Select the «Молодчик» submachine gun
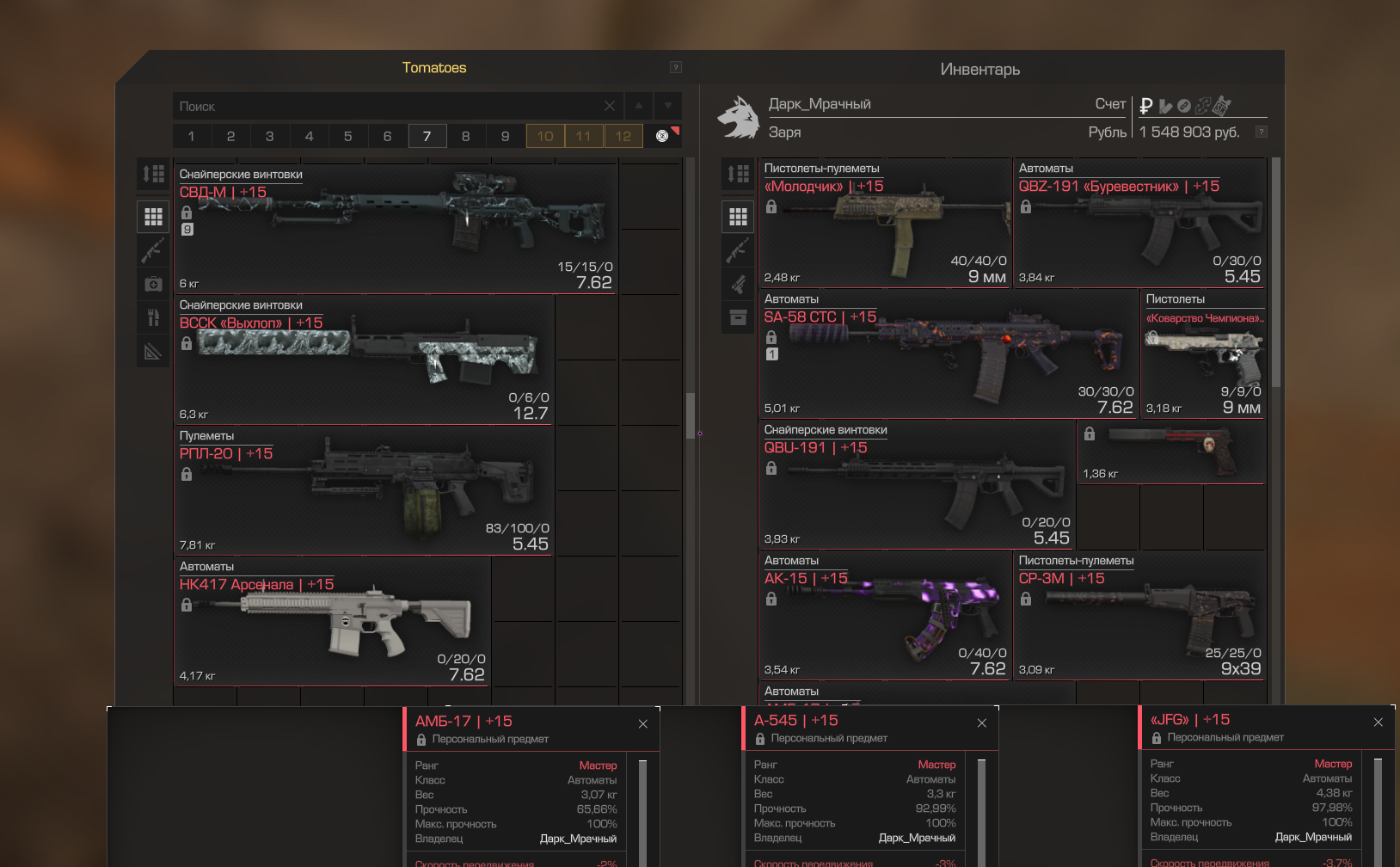 pyautogui.click(x=884, y=224)
